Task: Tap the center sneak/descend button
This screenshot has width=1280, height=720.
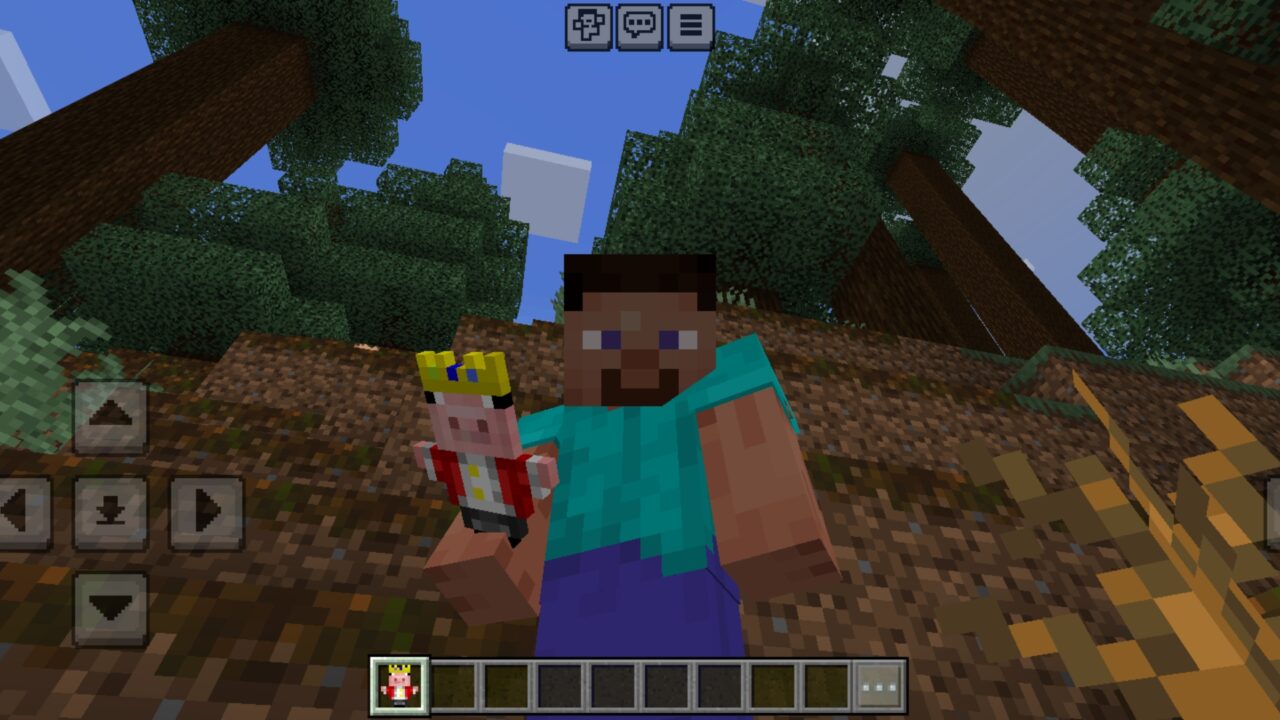Action: click(x=110, y=506)
